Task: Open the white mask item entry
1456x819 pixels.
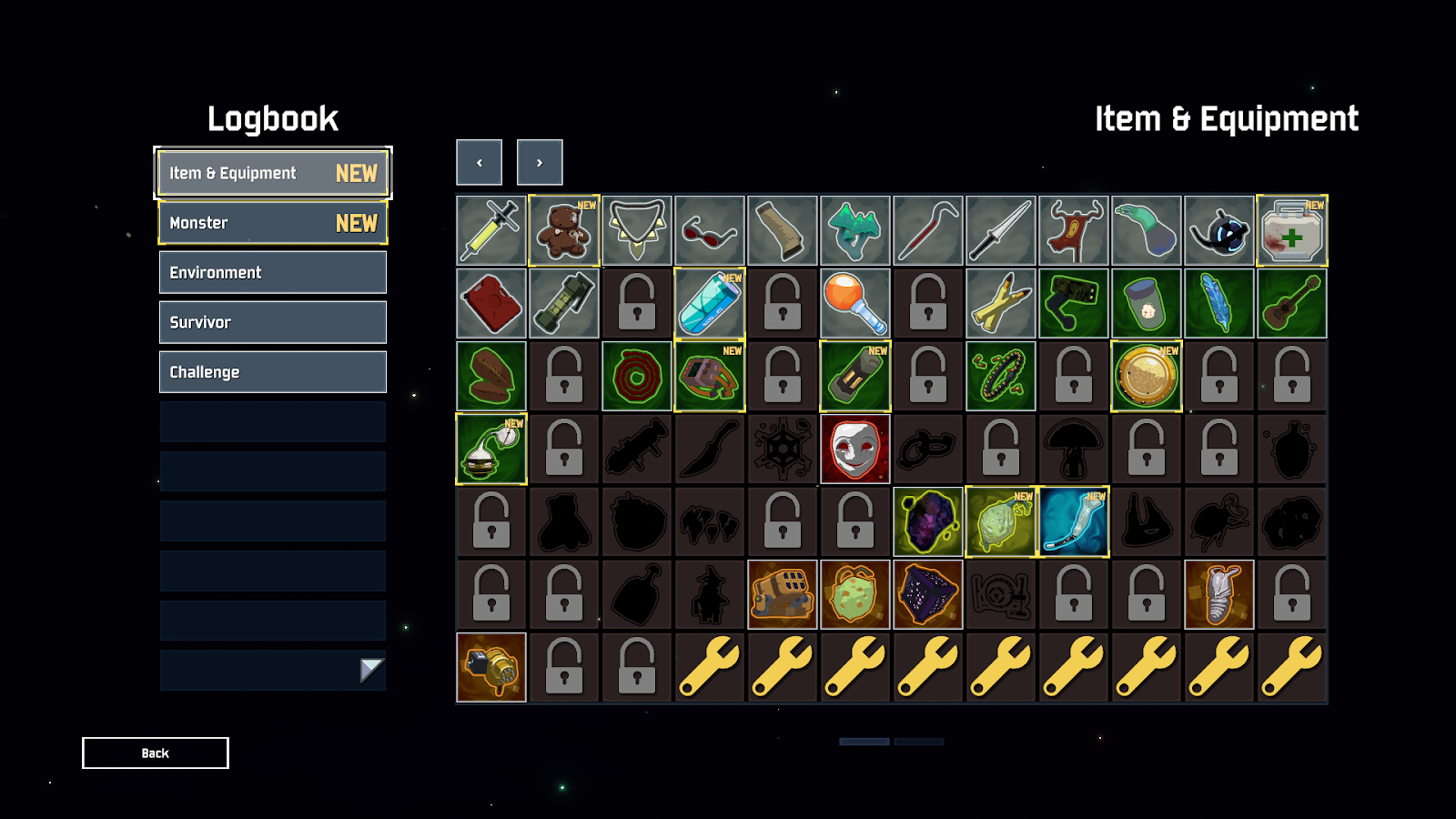Action: [x=855, y=450]
